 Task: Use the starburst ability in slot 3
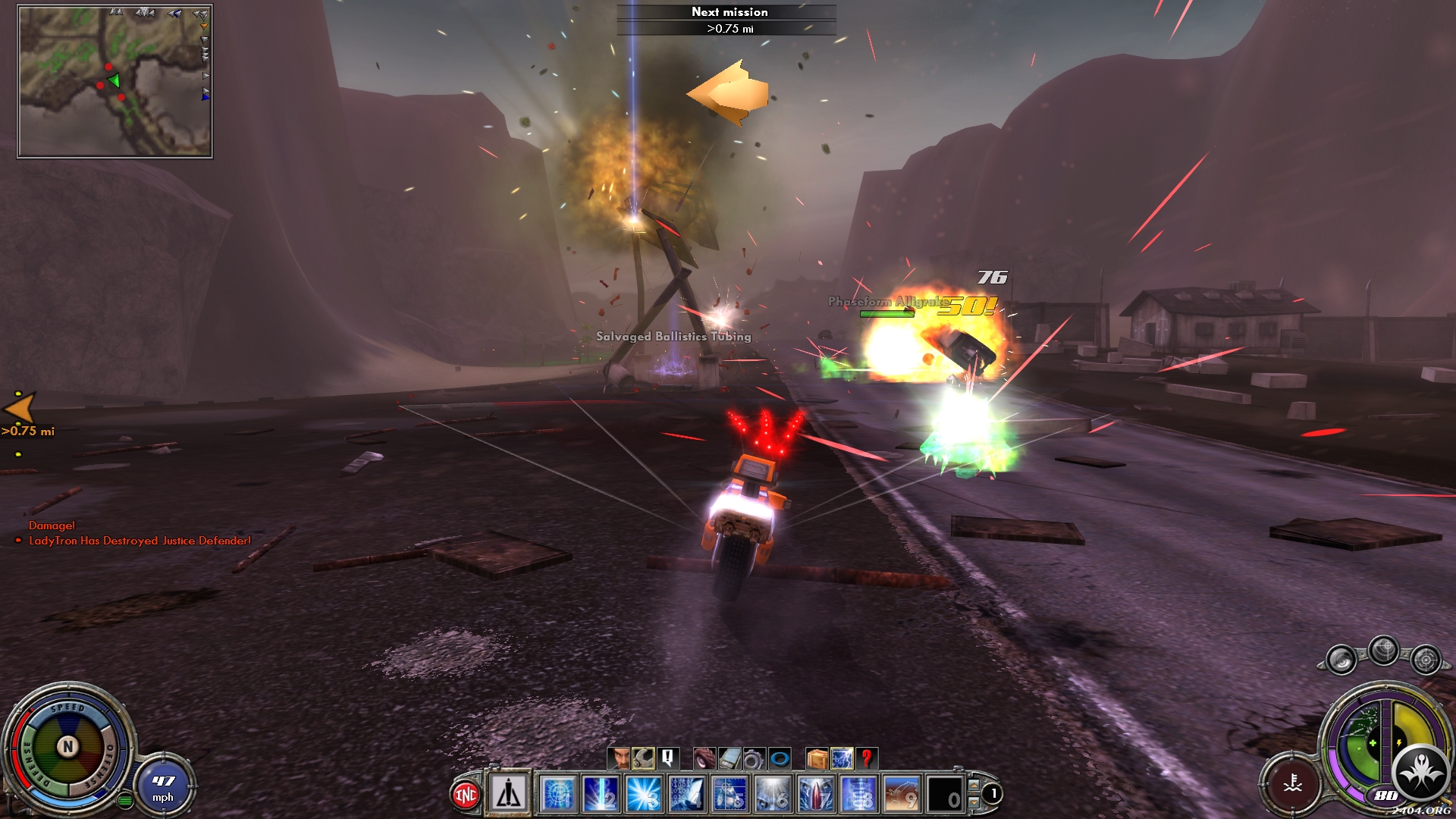(x=644, y=794)
